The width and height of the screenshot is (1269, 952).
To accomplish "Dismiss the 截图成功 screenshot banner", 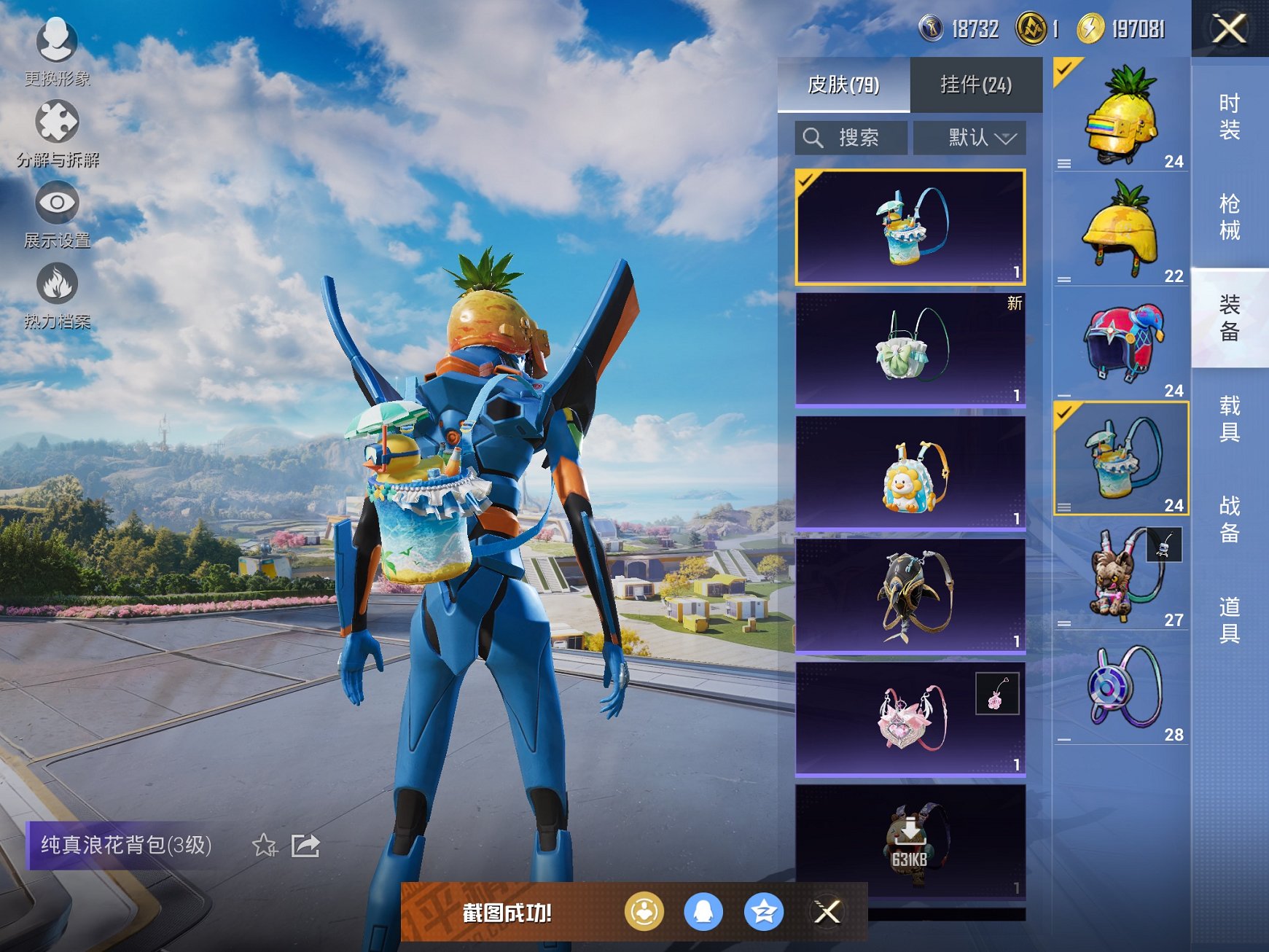I will 827,911.
